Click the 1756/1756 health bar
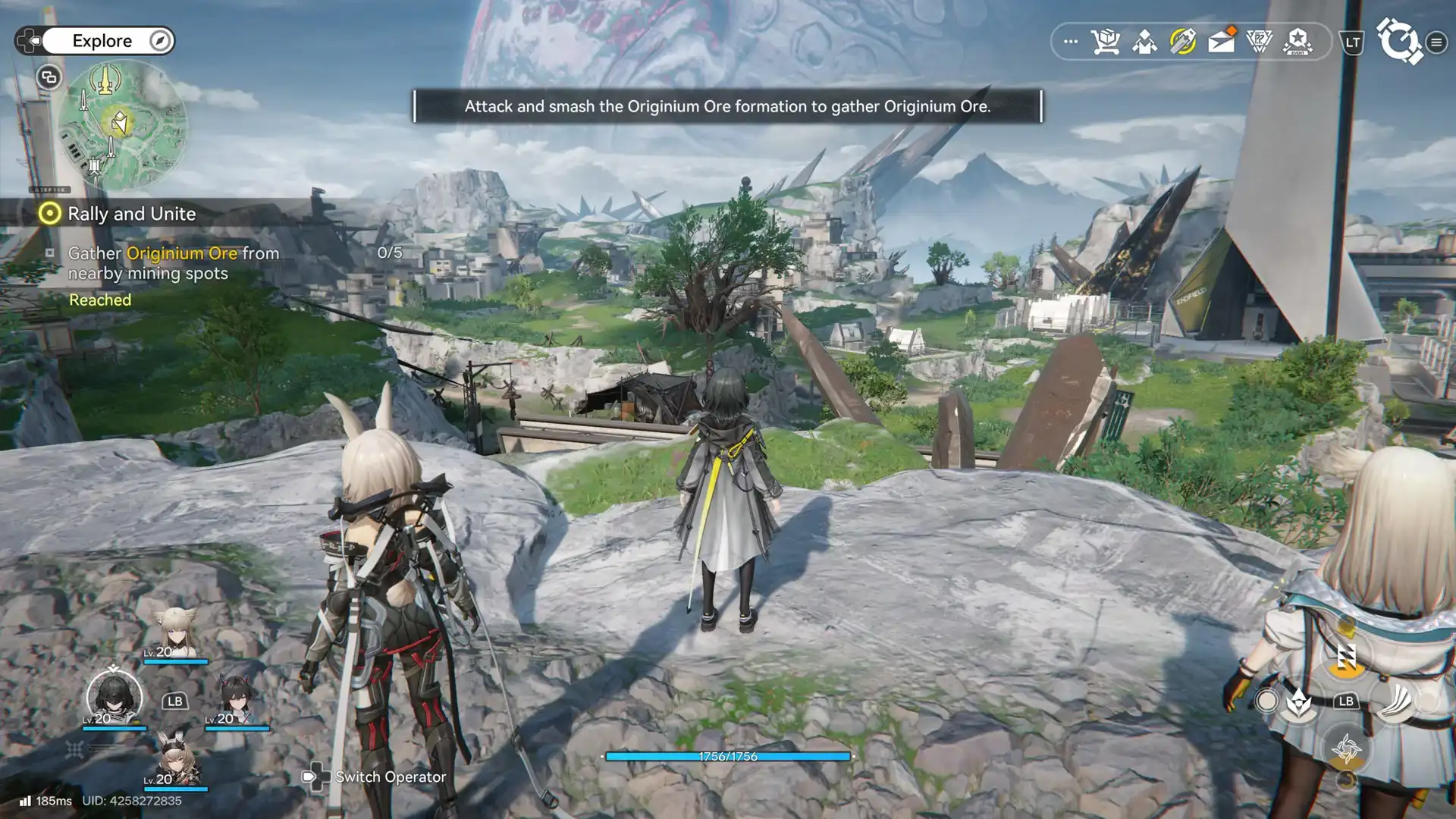Screen dimensions: 1456x819 coord(727,755)
